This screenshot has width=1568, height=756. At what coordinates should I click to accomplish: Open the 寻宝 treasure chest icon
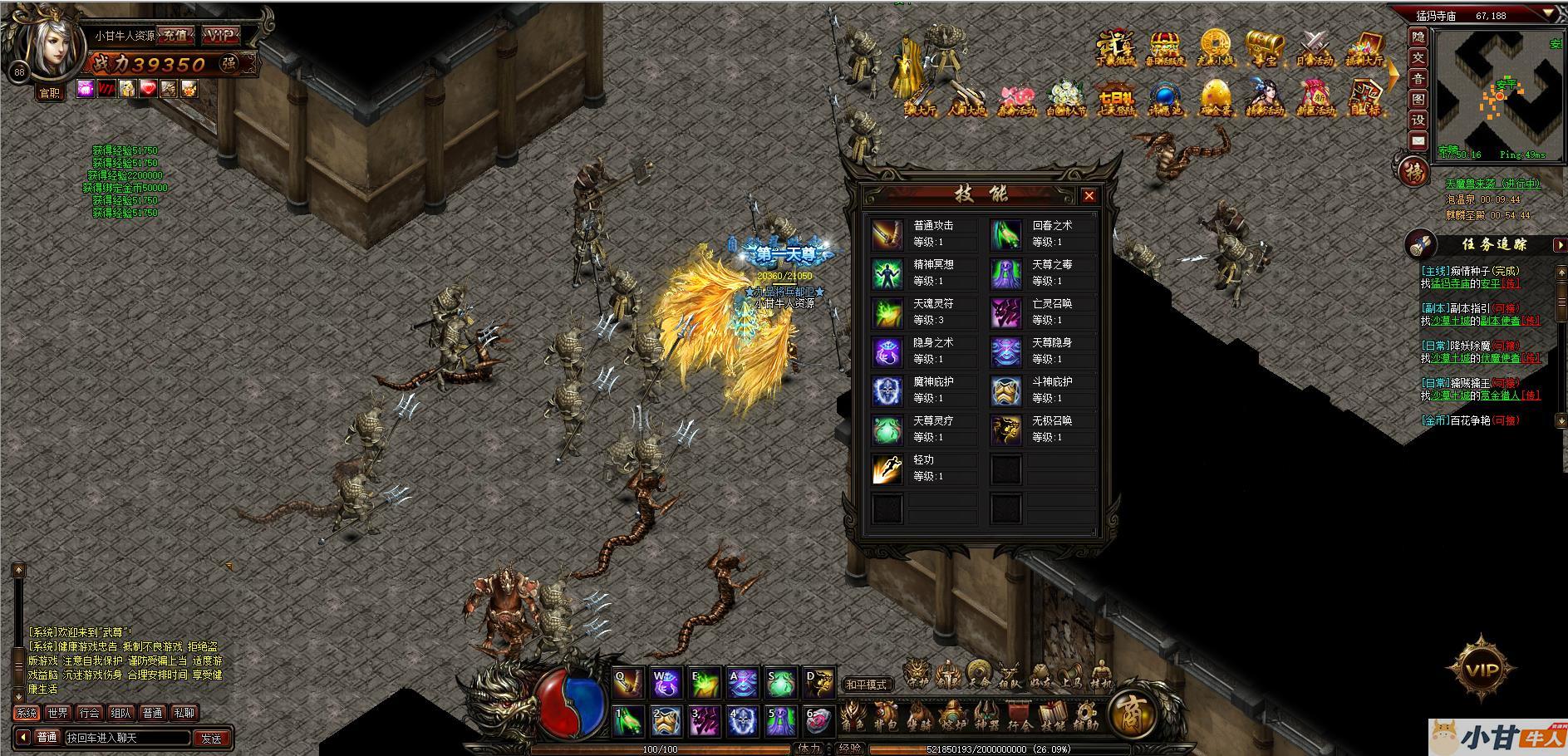click(x=1264, y=48)
